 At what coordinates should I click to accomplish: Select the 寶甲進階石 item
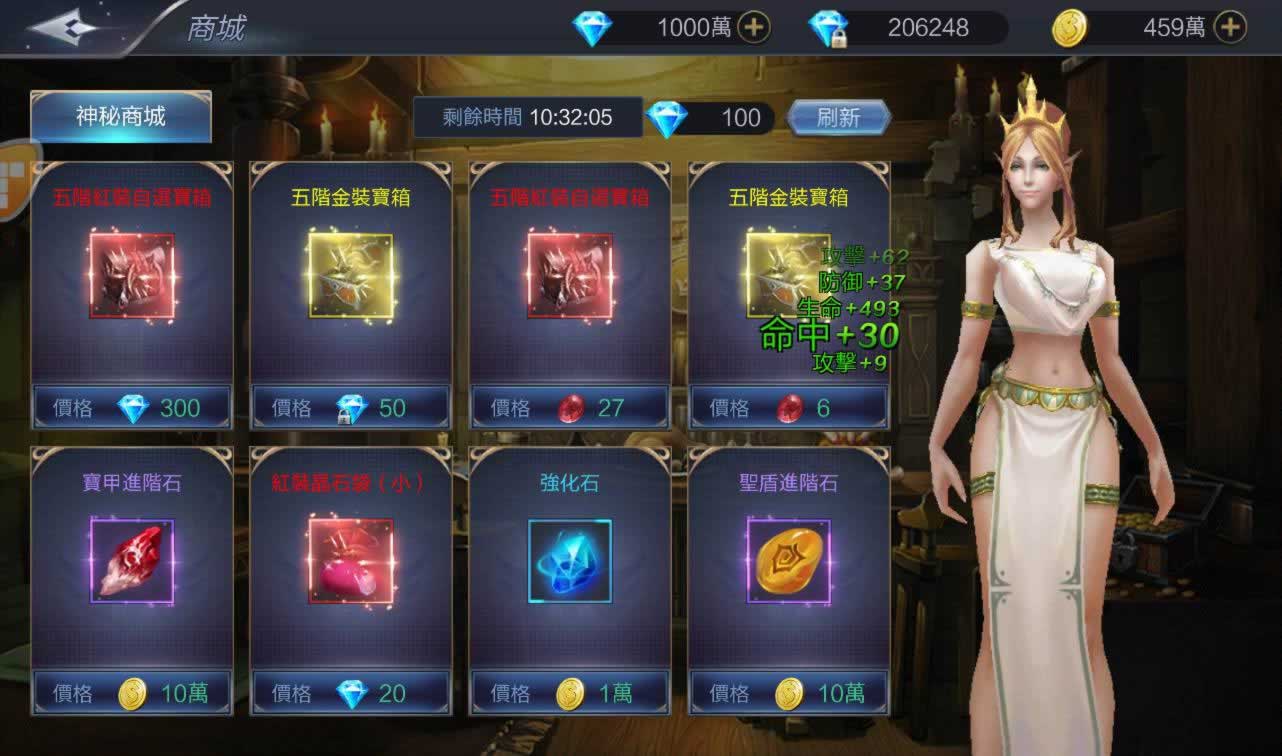[132, 560]
